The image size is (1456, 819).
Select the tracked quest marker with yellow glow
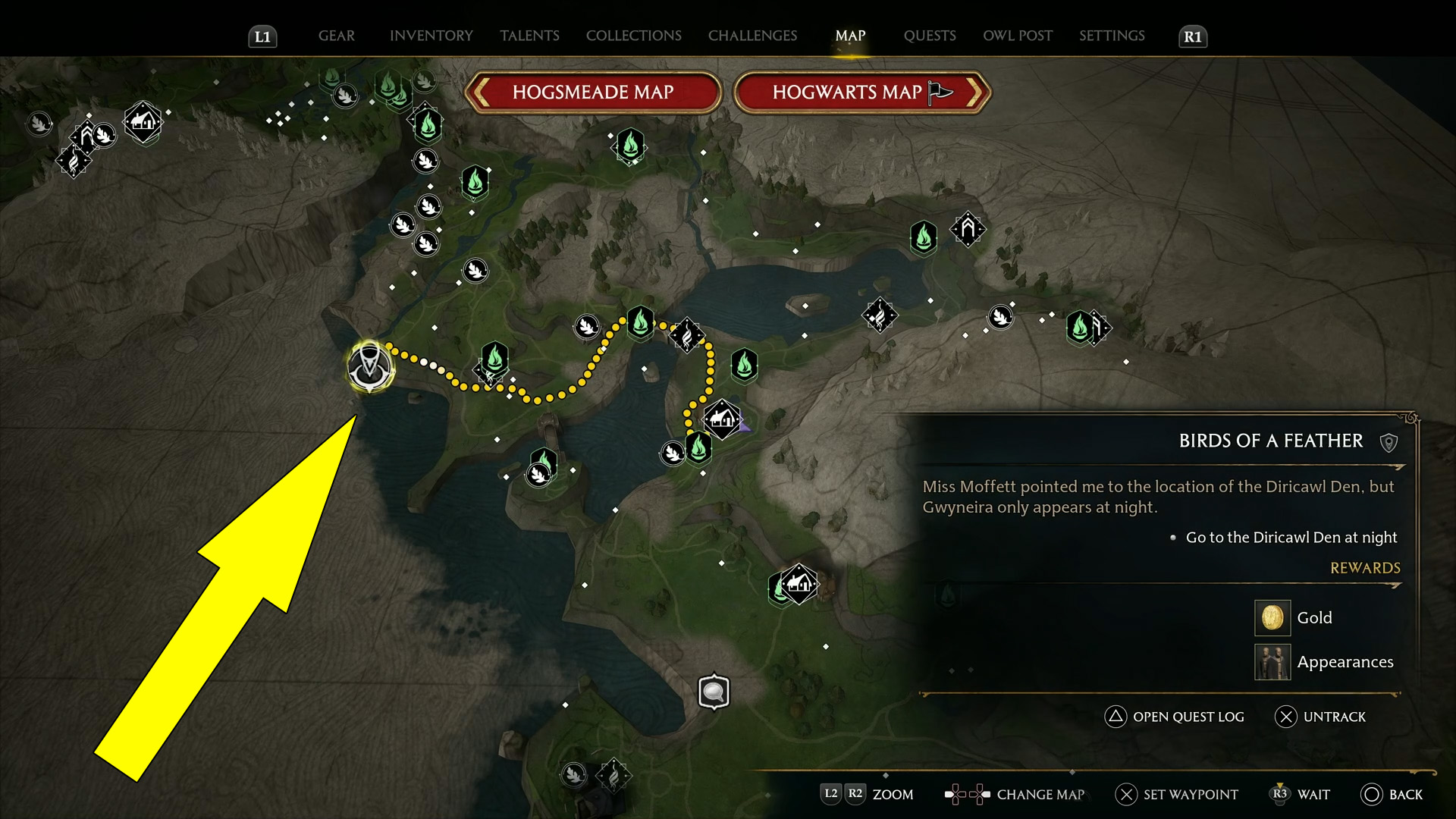coord(369,366)
